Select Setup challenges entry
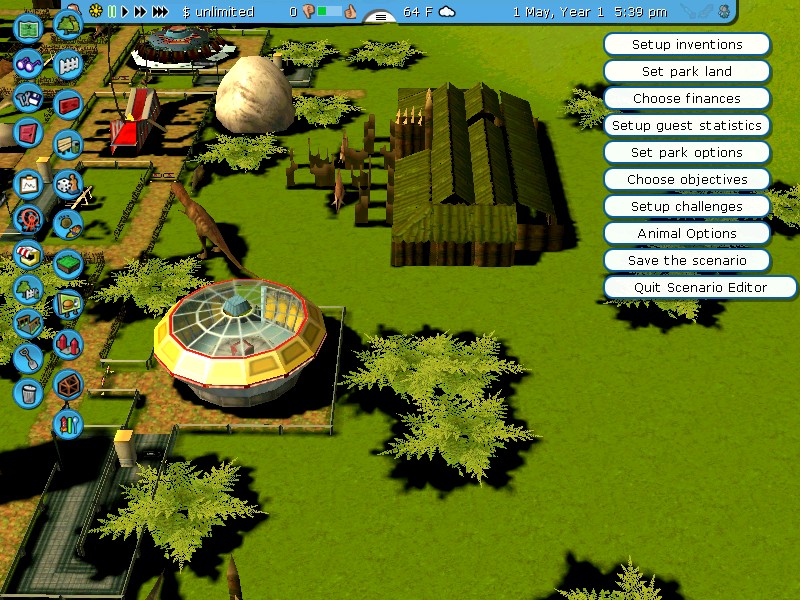The image size is (800, 600). click(686, 207)
